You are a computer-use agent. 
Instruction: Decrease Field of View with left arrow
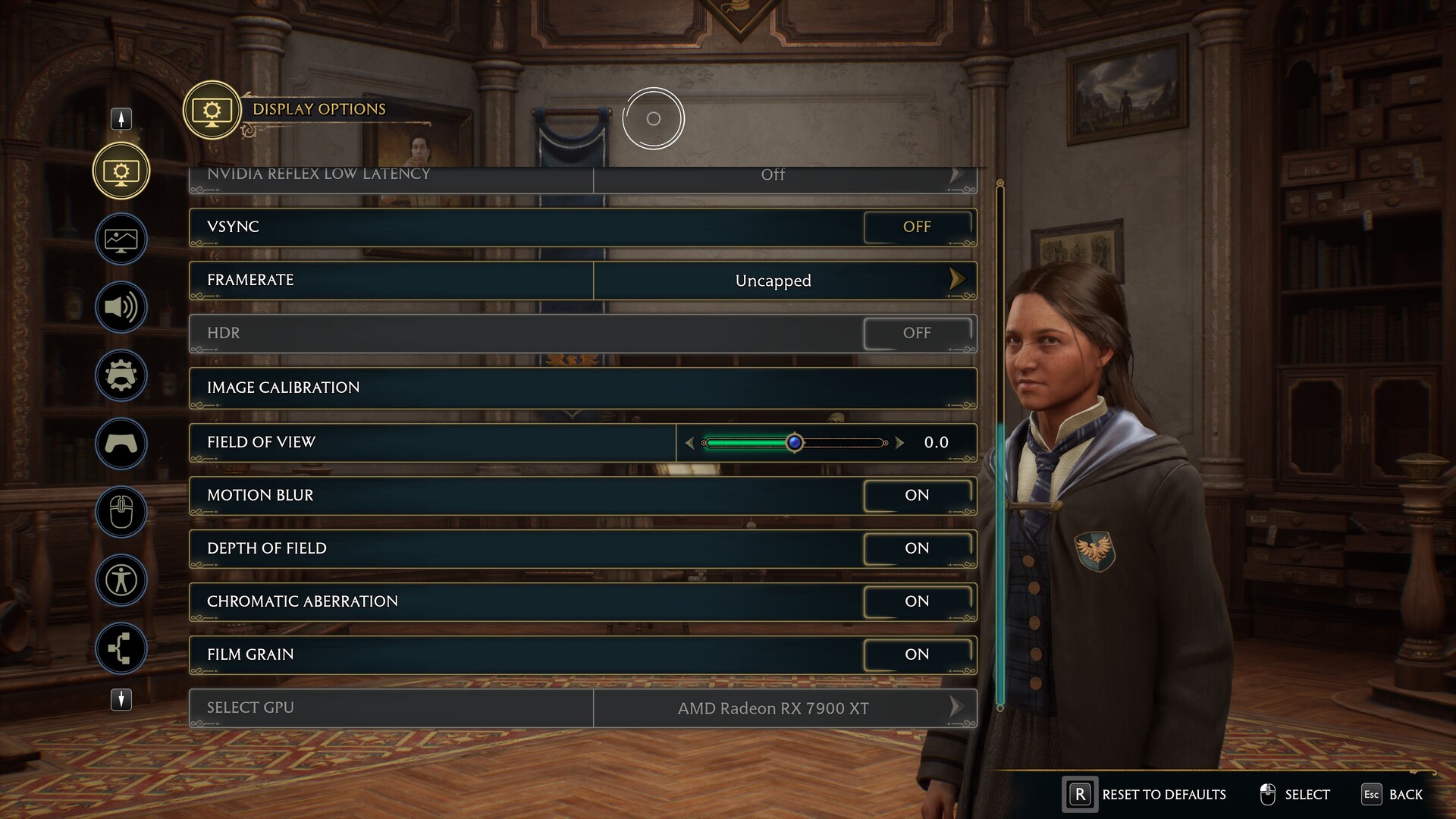point(689,443)
